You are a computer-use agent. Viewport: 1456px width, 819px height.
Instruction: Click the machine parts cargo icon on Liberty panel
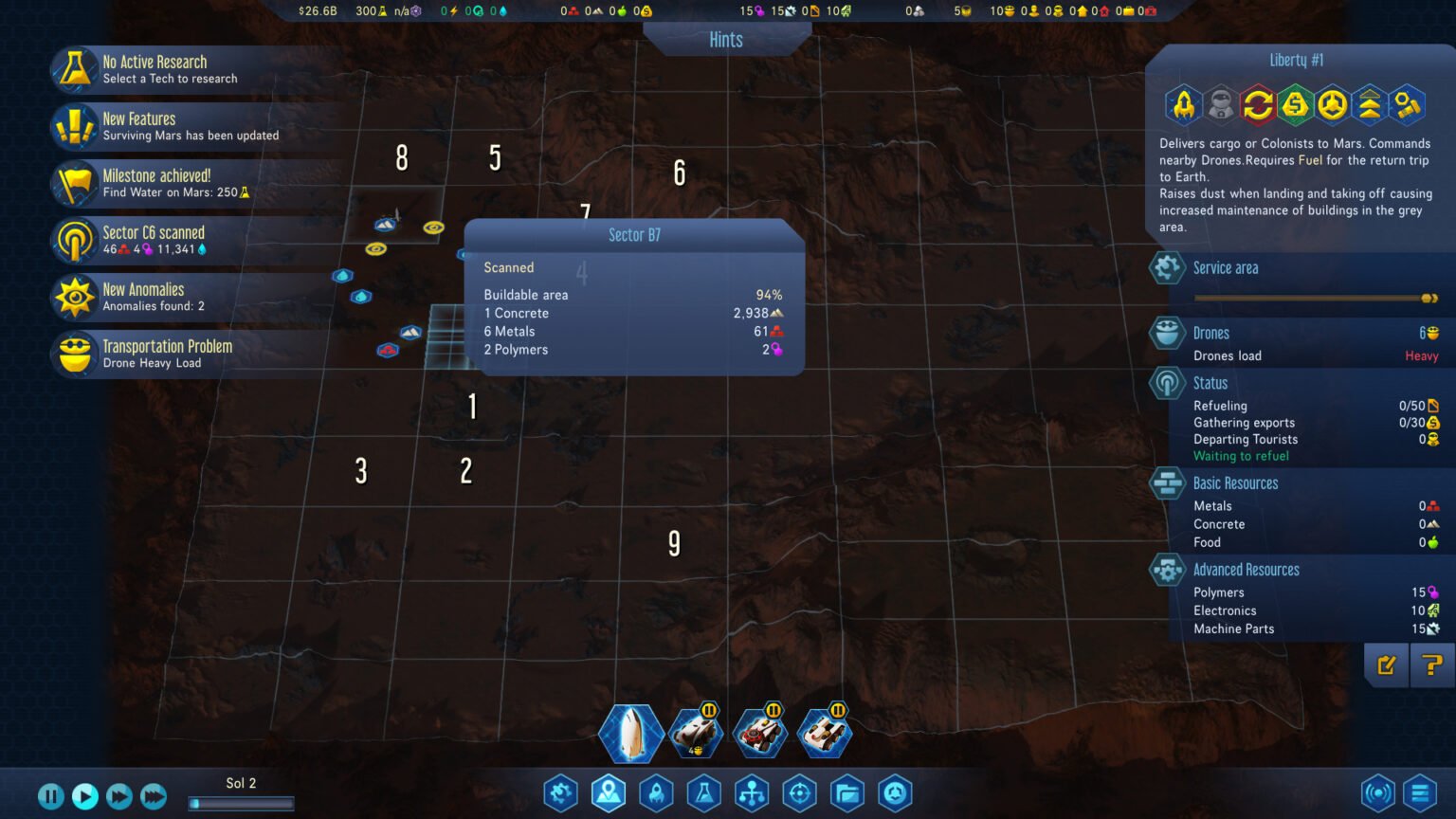[x=1409, y=105]
